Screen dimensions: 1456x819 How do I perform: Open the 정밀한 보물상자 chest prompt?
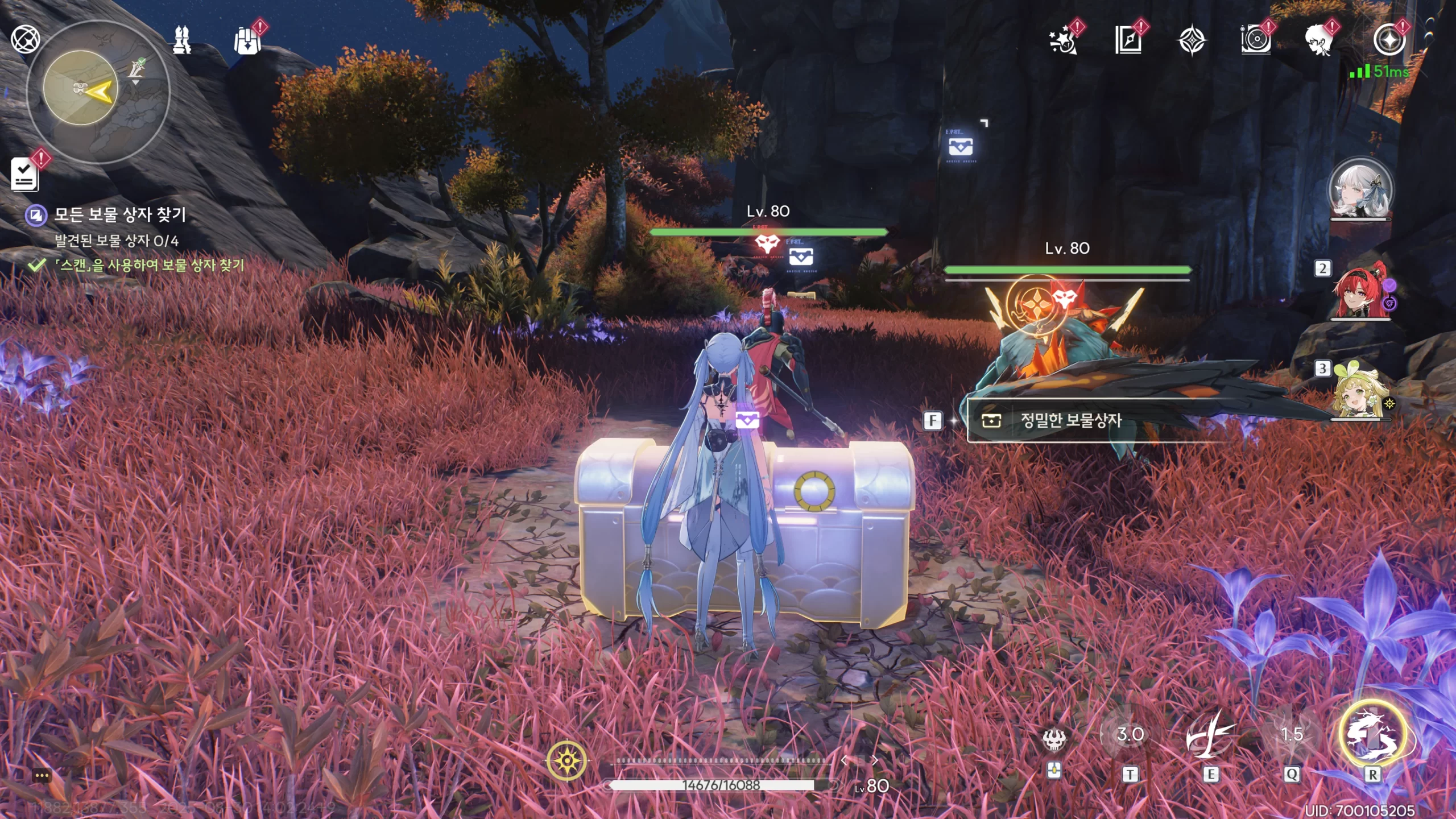[1069, 420]
